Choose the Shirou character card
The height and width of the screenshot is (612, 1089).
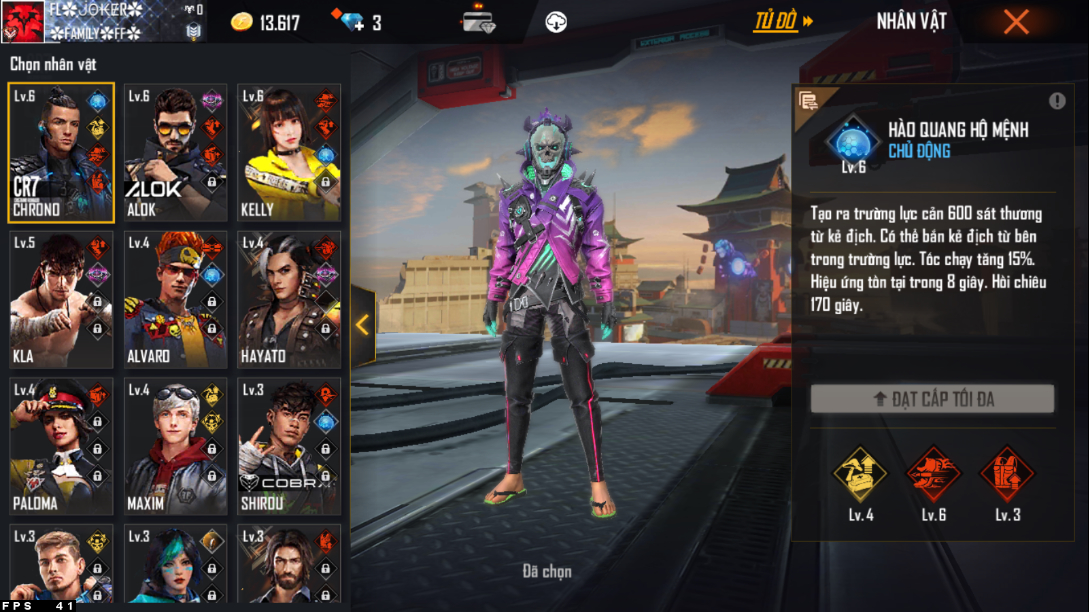(289, 446)
